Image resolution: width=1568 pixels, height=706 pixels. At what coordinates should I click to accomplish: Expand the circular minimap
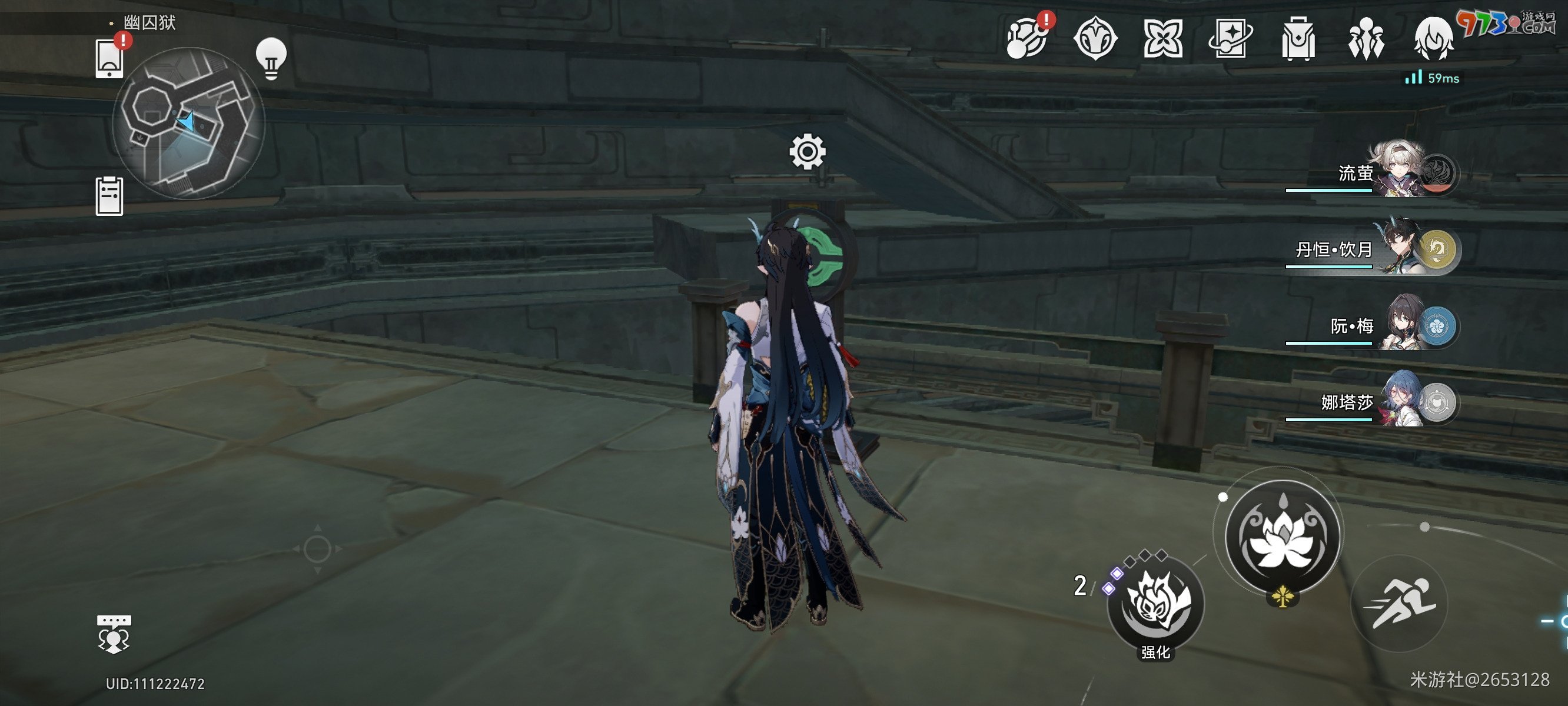coord(189,124)
